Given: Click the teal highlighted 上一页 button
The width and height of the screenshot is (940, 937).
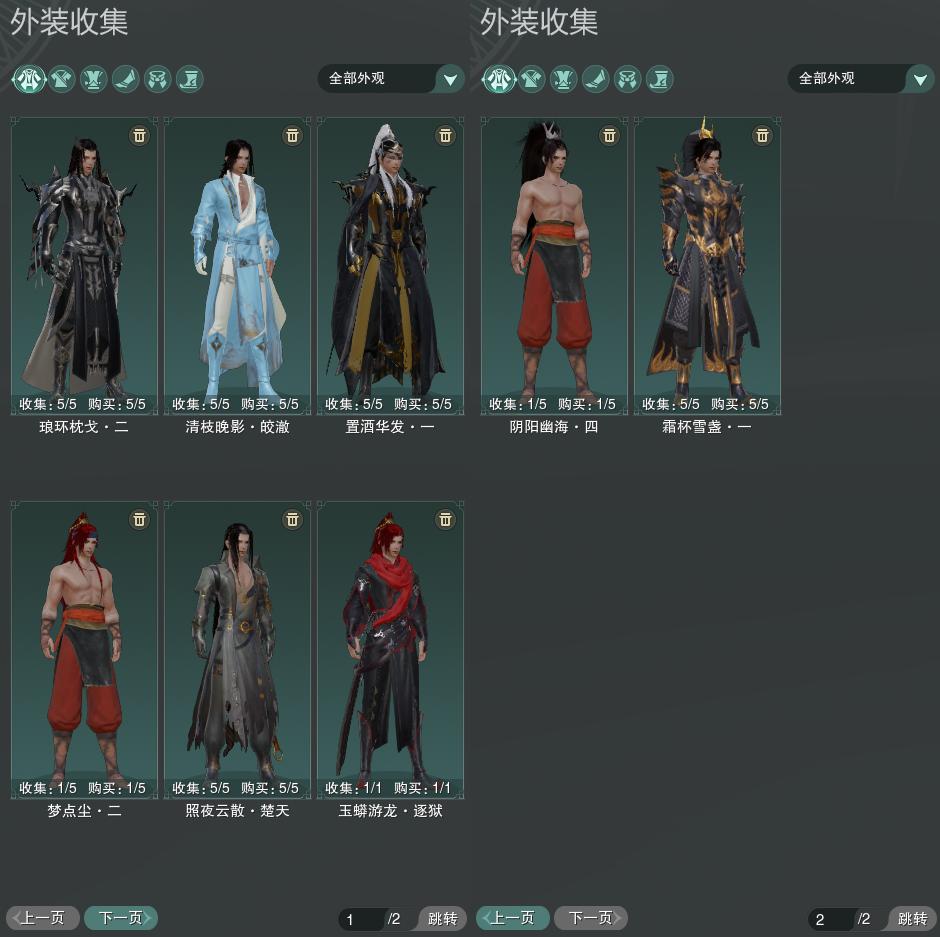Looking at the screenshot, I should [x=513, y=917].
